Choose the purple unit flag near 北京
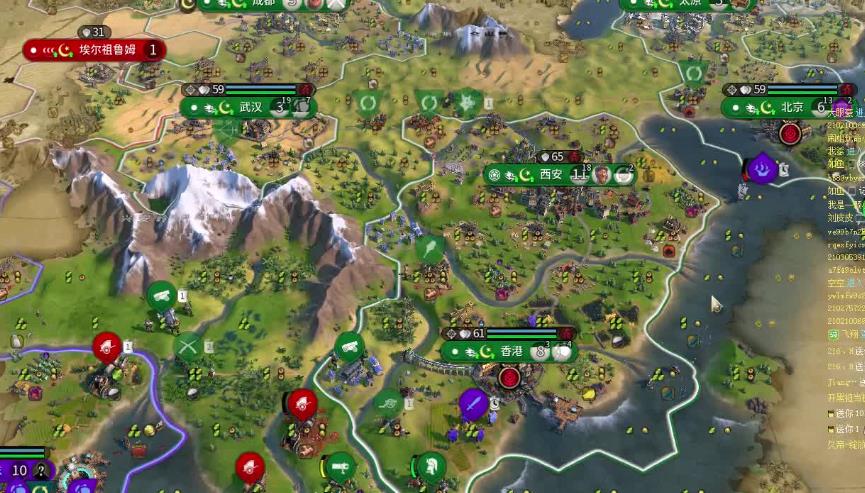 [x=764, y=167]
